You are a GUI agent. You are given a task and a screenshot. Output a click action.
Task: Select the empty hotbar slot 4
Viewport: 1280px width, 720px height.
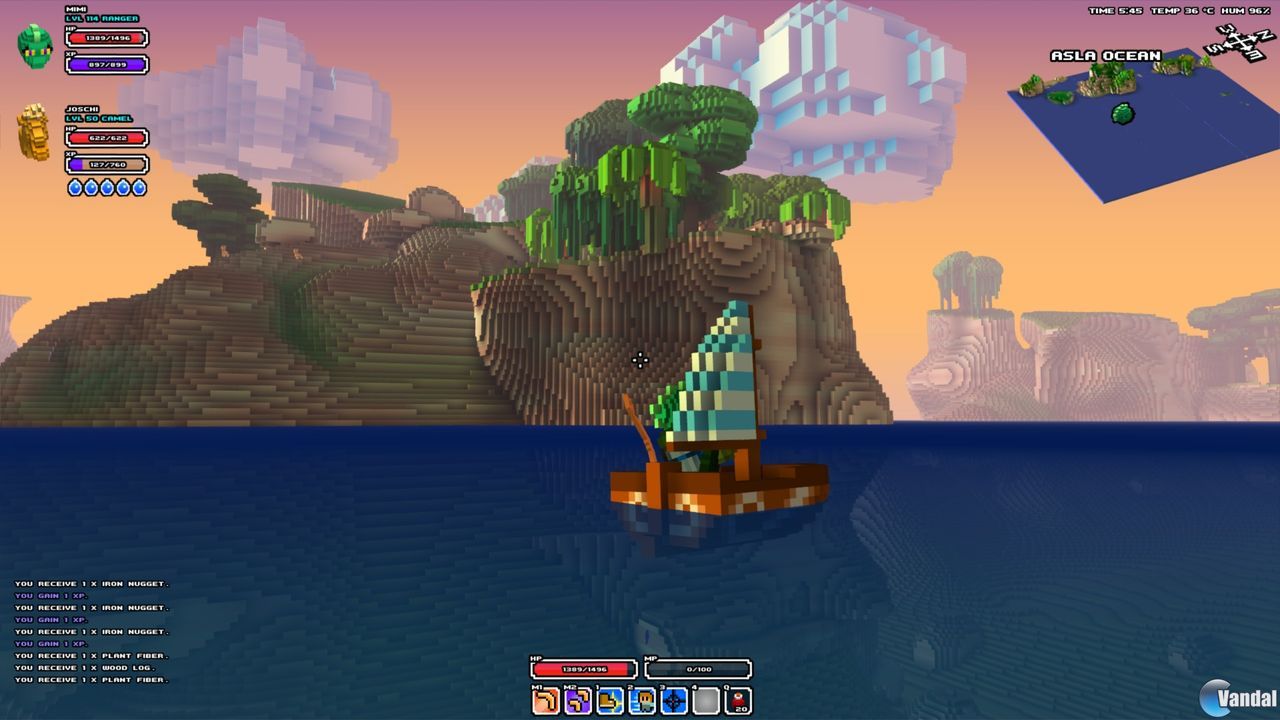704,701
